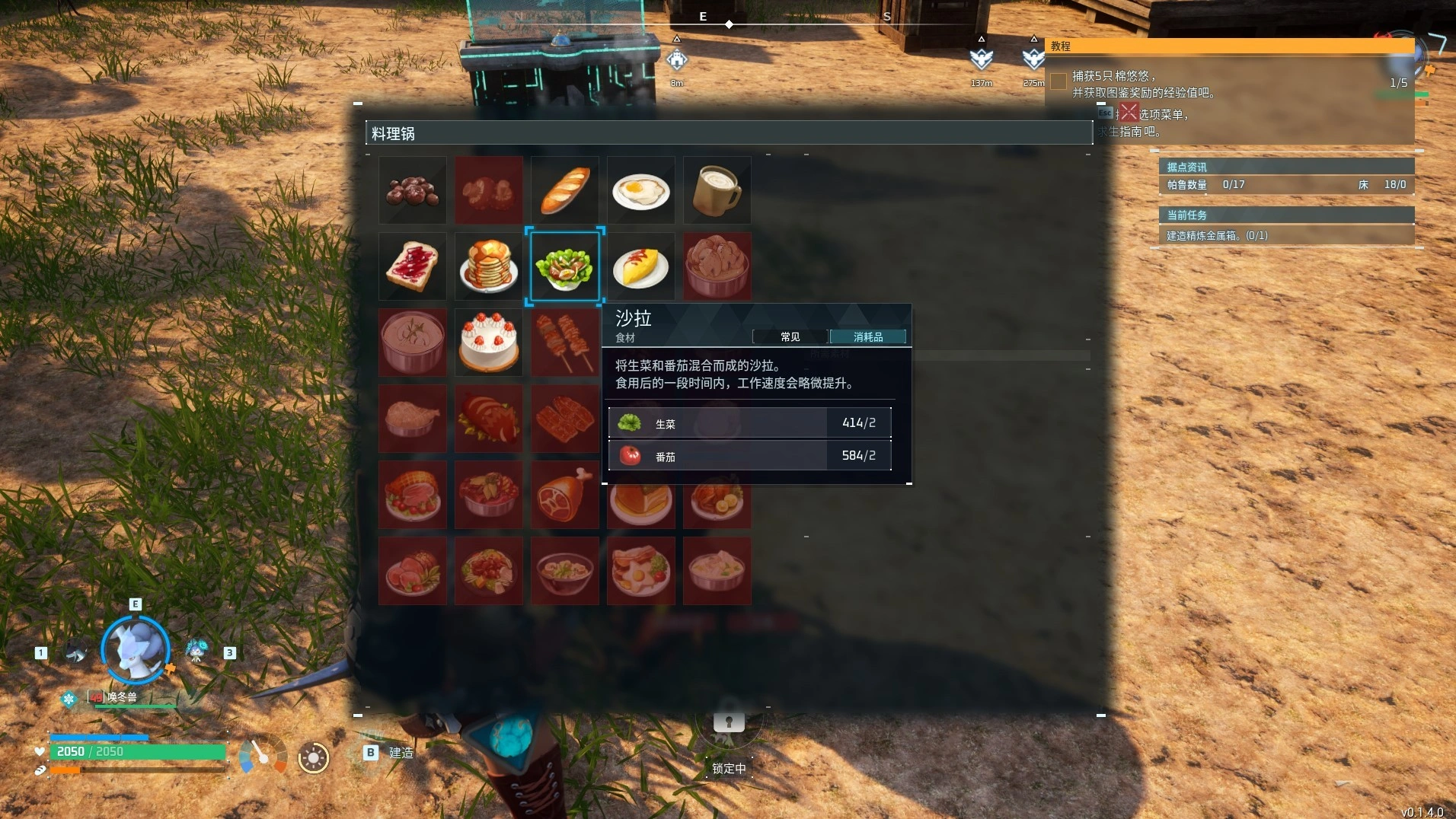Choose the fried egg recipe icon

[x=640, y=190]
